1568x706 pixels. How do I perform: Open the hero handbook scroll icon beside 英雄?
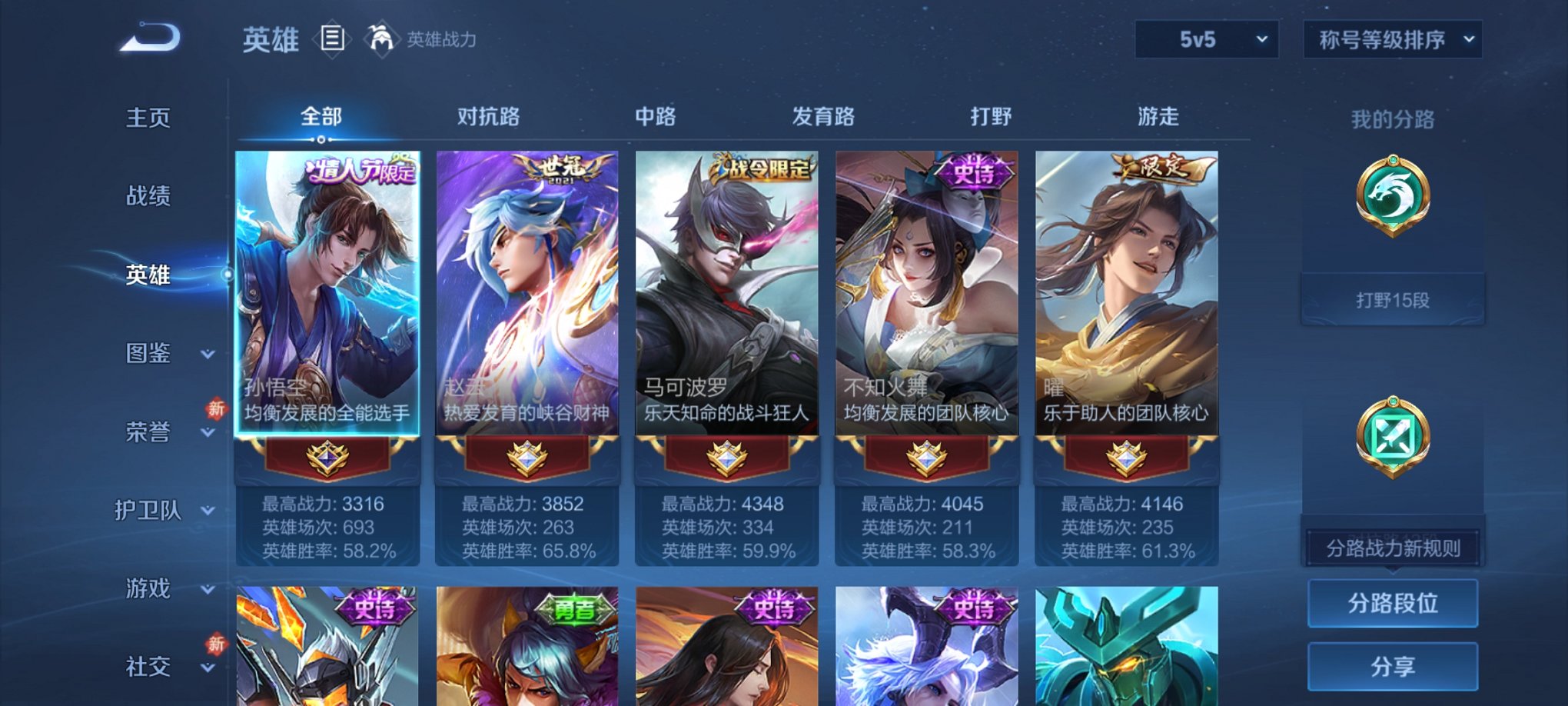pyautogui.click(x=332, y=39)
